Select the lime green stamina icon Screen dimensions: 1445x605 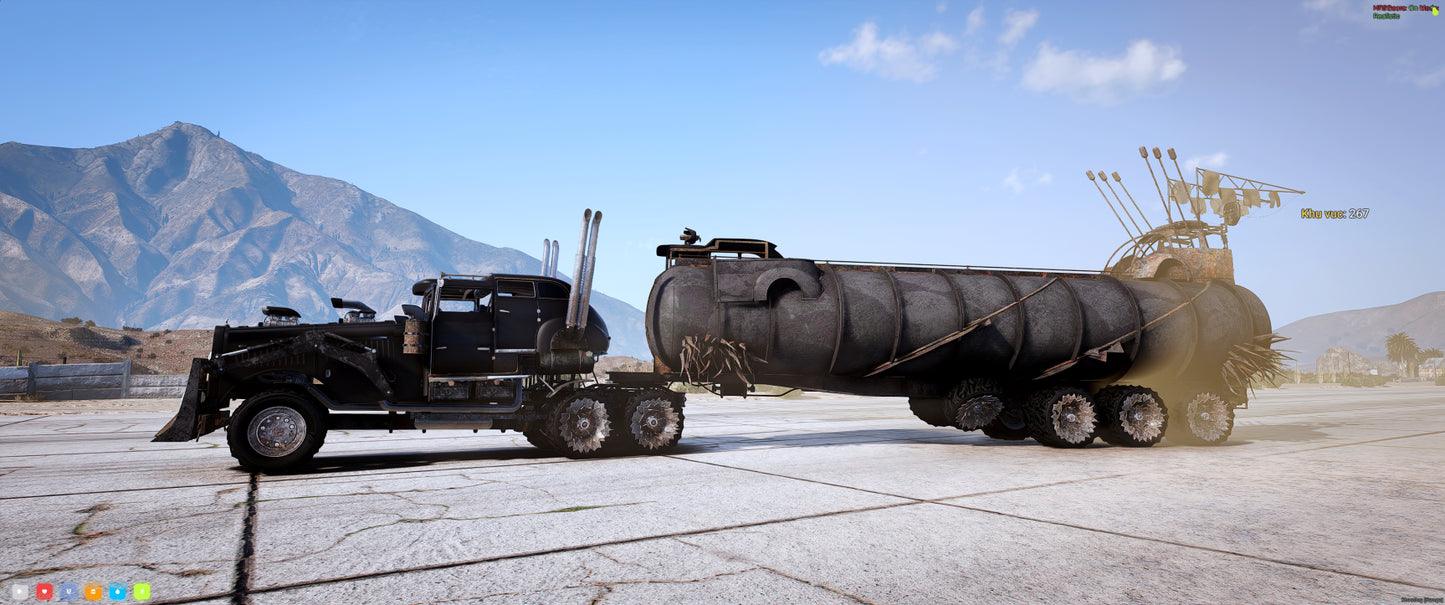pos(141,591)
